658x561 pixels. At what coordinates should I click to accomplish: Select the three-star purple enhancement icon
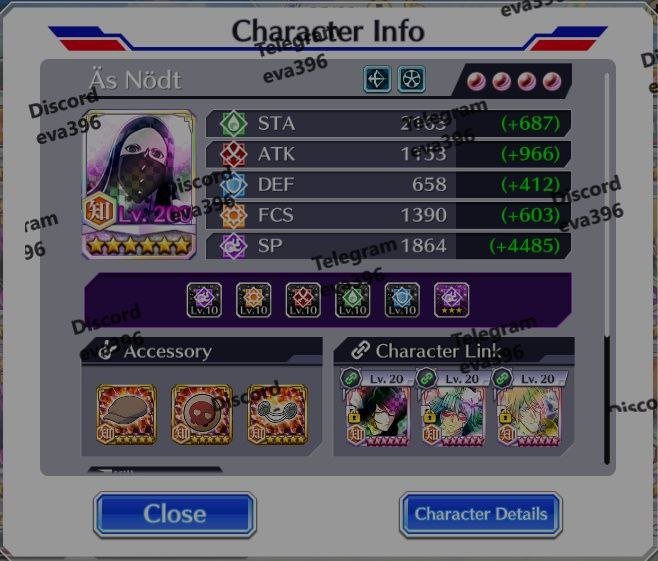pos(451,299)
